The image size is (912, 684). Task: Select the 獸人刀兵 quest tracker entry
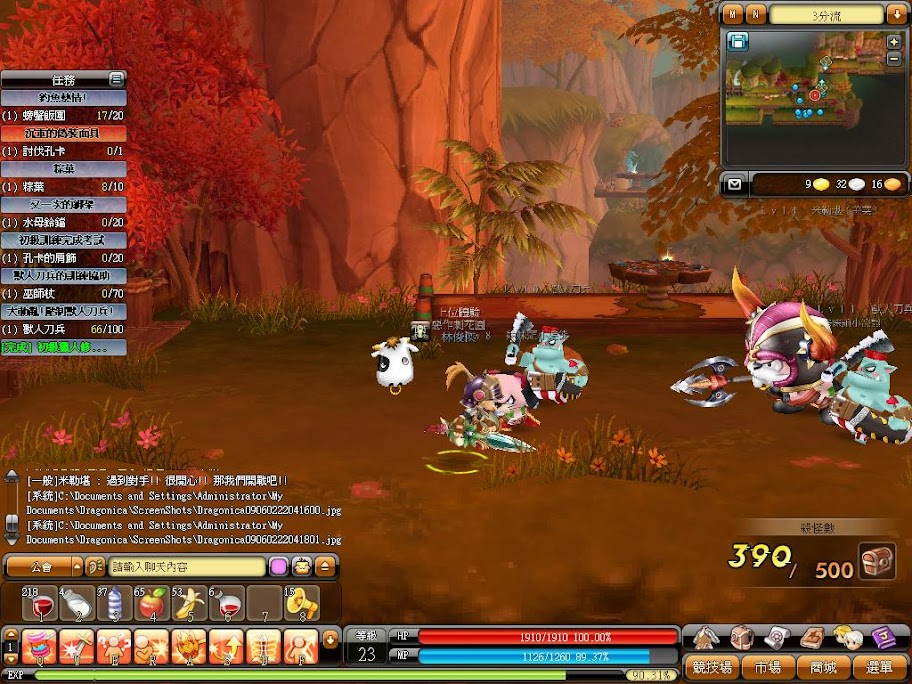point(63,329)
